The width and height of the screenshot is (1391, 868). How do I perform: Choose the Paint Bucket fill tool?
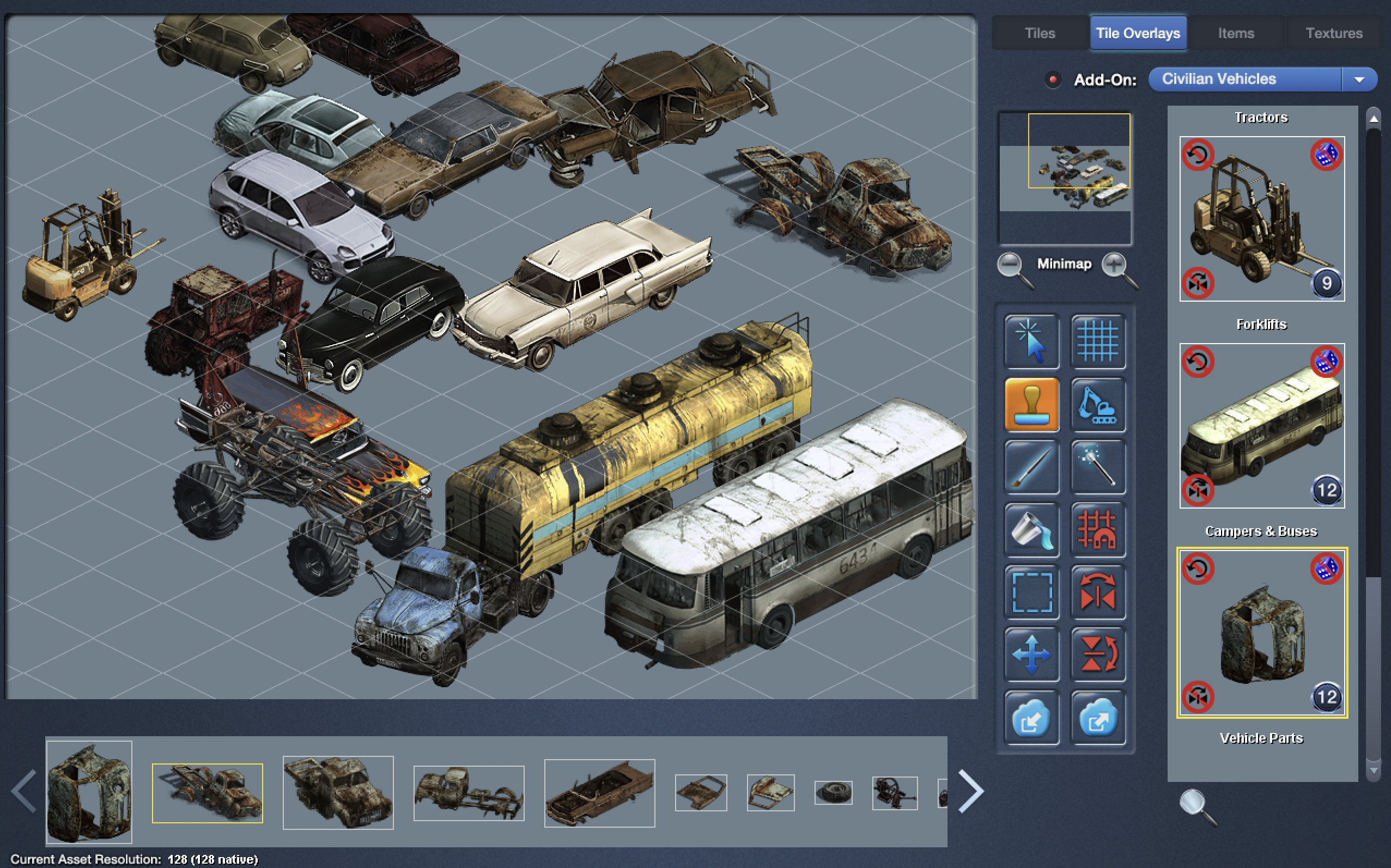point(1031,530)
